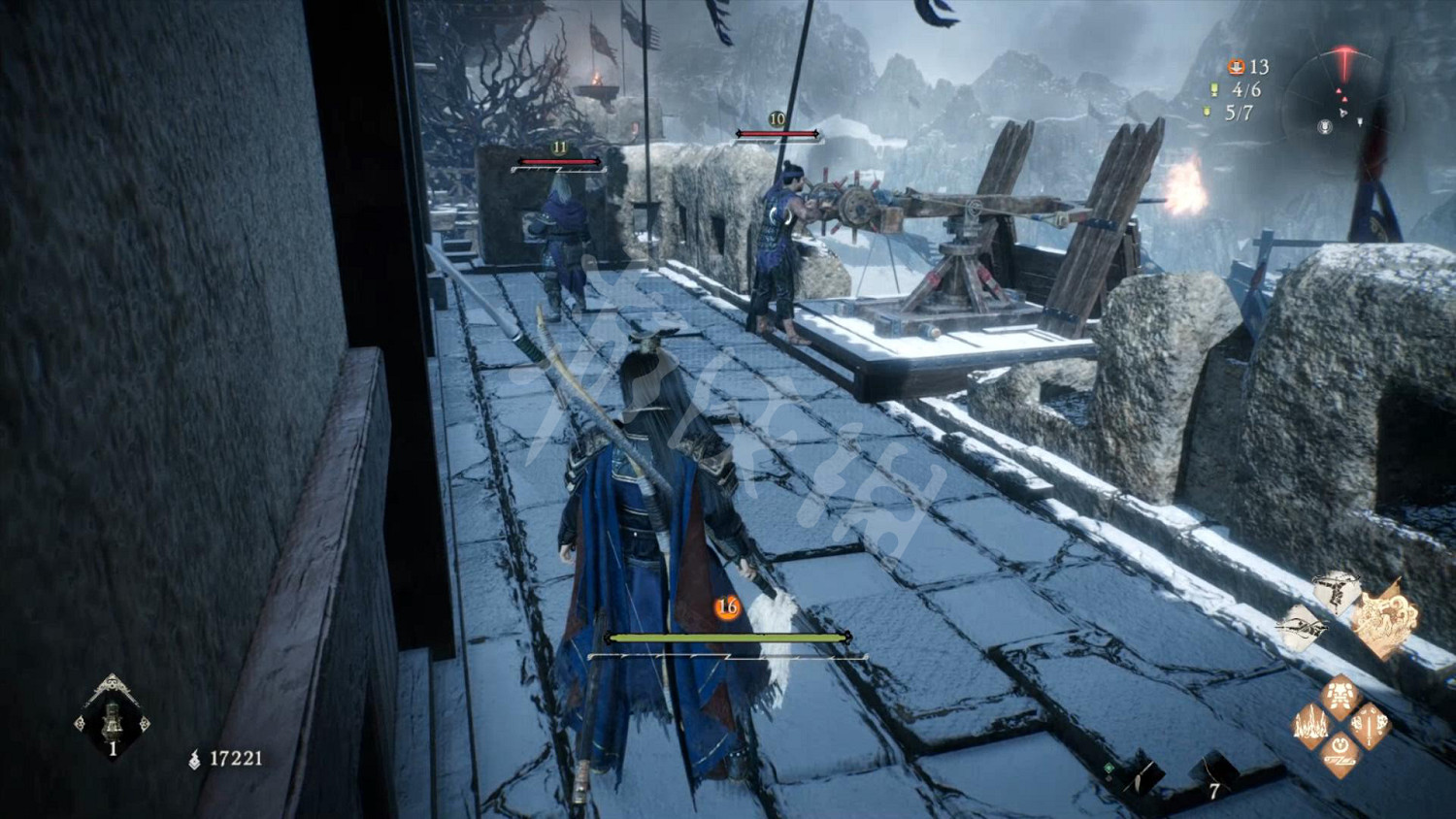Activate the sword enchantment wizardry spell

tap(1370, 725)
